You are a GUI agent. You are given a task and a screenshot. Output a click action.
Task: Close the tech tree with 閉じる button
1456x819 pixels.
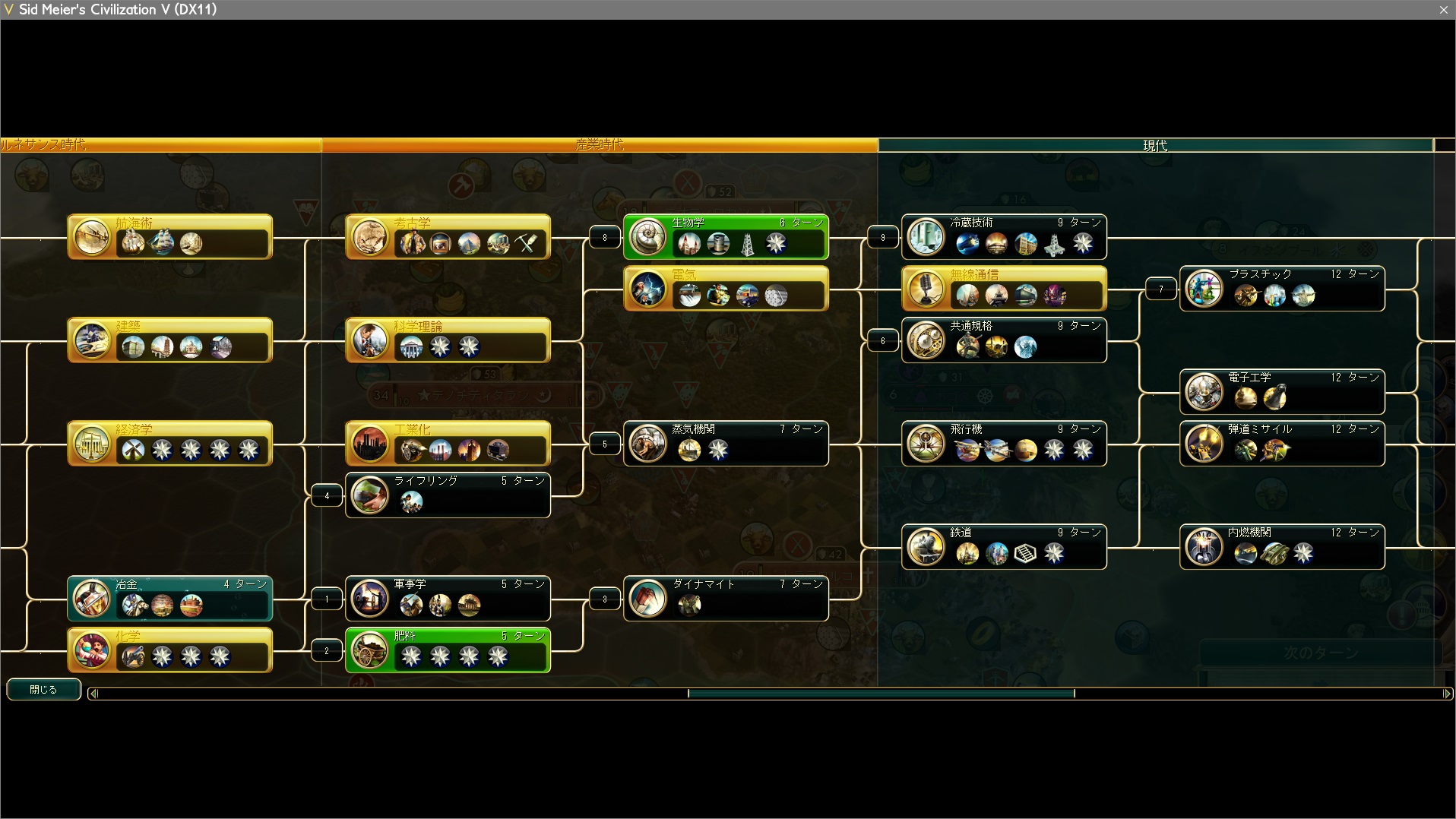click(43, 689)
